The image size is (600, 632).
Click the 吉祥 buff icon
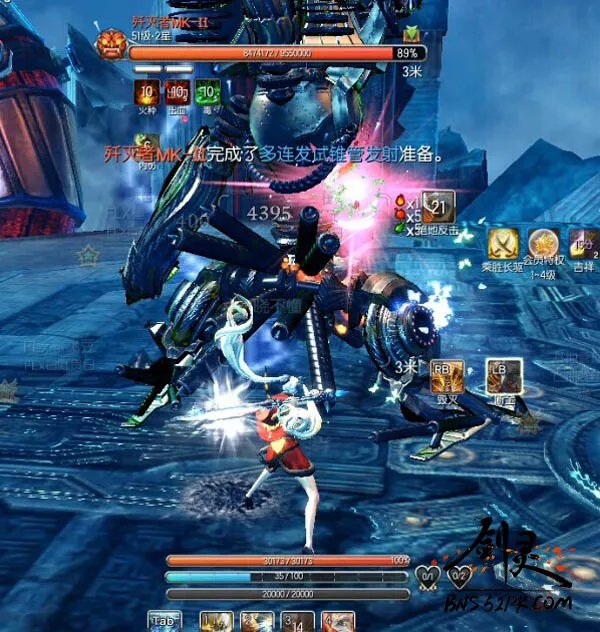pyautogui.click(x=584, y=243)
